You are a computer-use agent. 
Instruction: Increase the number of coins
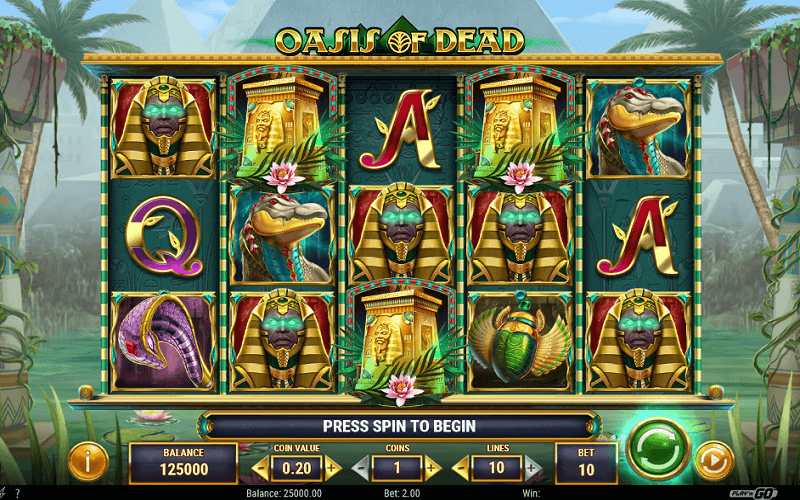tap(433, 466)
